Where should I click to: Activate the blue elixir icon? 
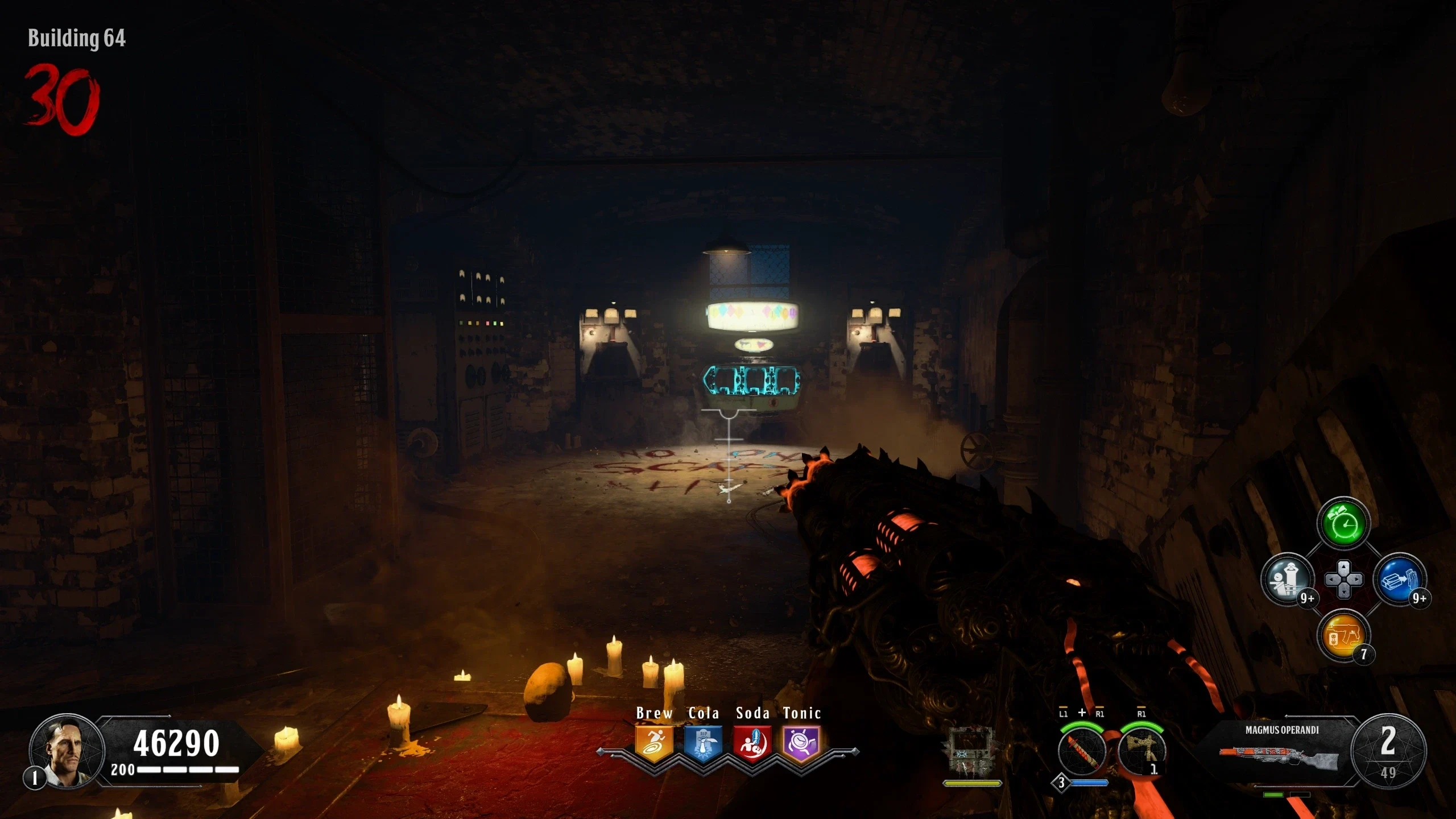[x=1399, y=580]
